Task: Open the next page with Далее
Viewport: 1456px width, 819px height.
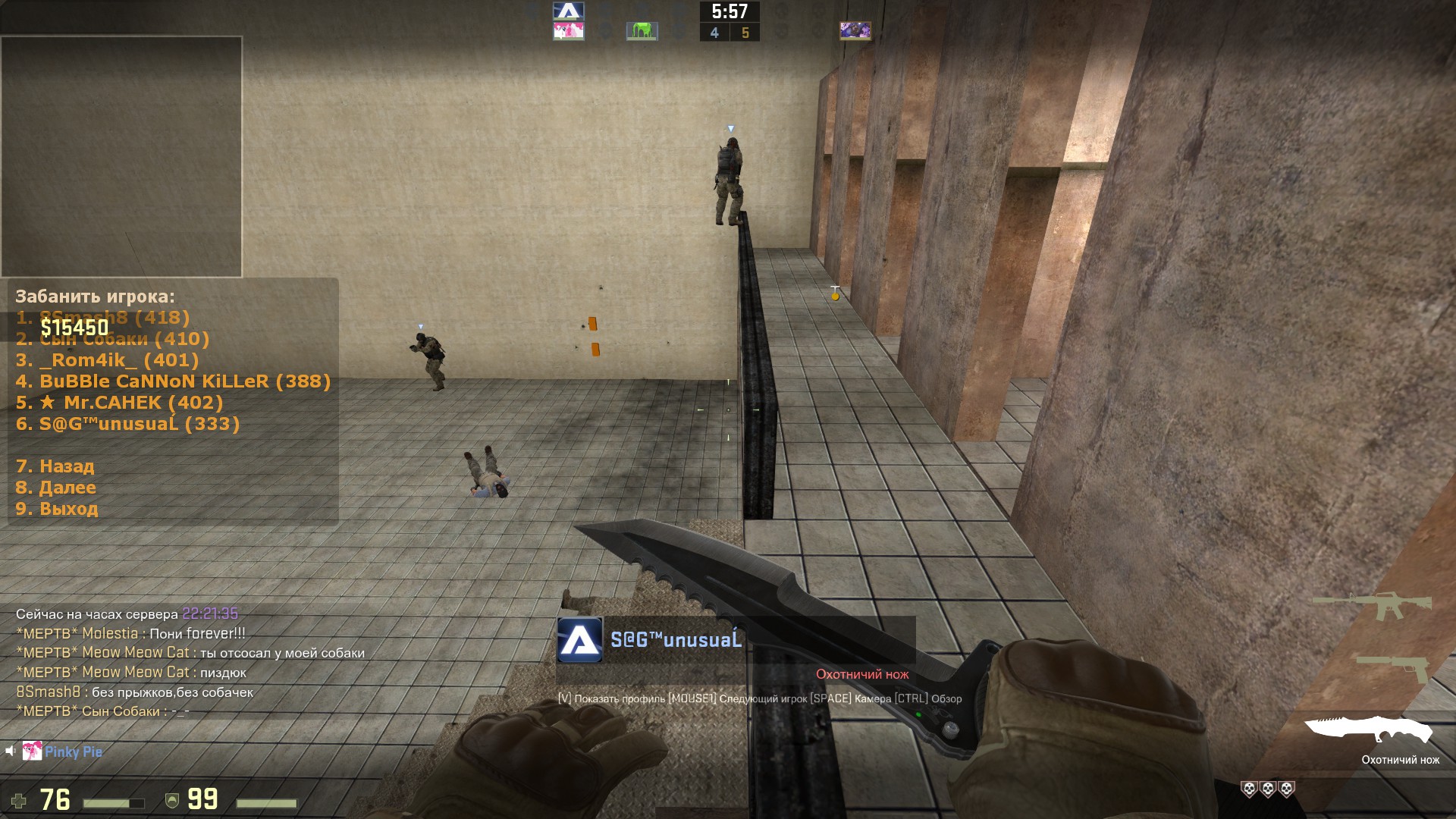Action: tap(55, 488)
